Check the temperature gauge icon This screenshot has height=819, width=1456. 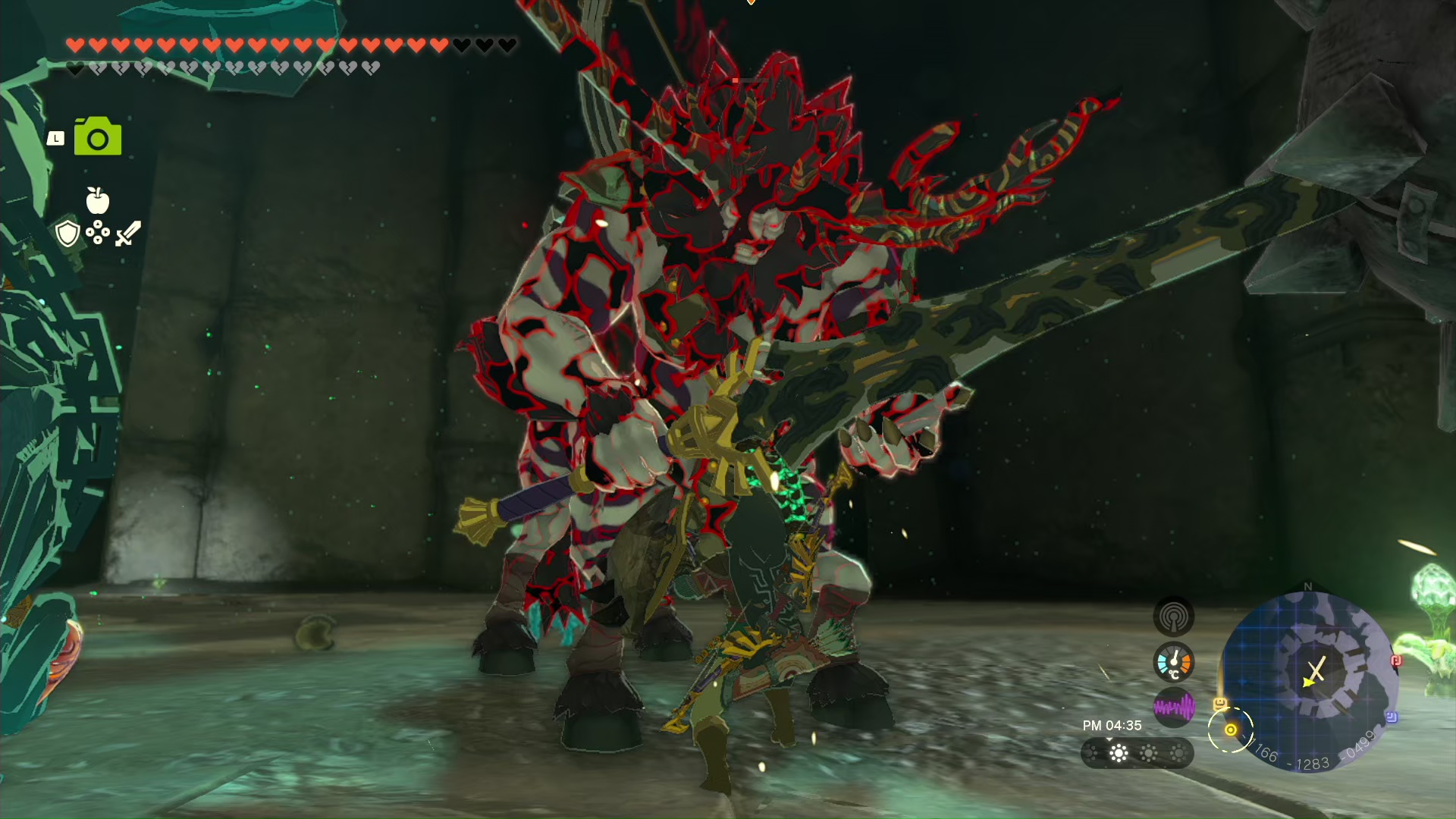[1173, 662]
